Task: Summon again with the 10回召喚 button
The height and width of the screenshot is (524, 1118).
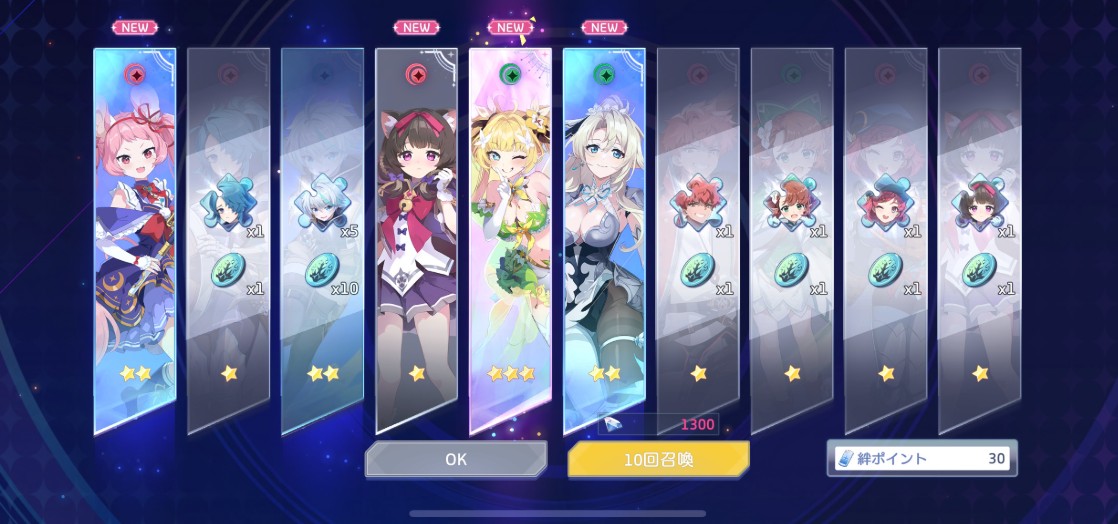Action: [x=658, y=459]
